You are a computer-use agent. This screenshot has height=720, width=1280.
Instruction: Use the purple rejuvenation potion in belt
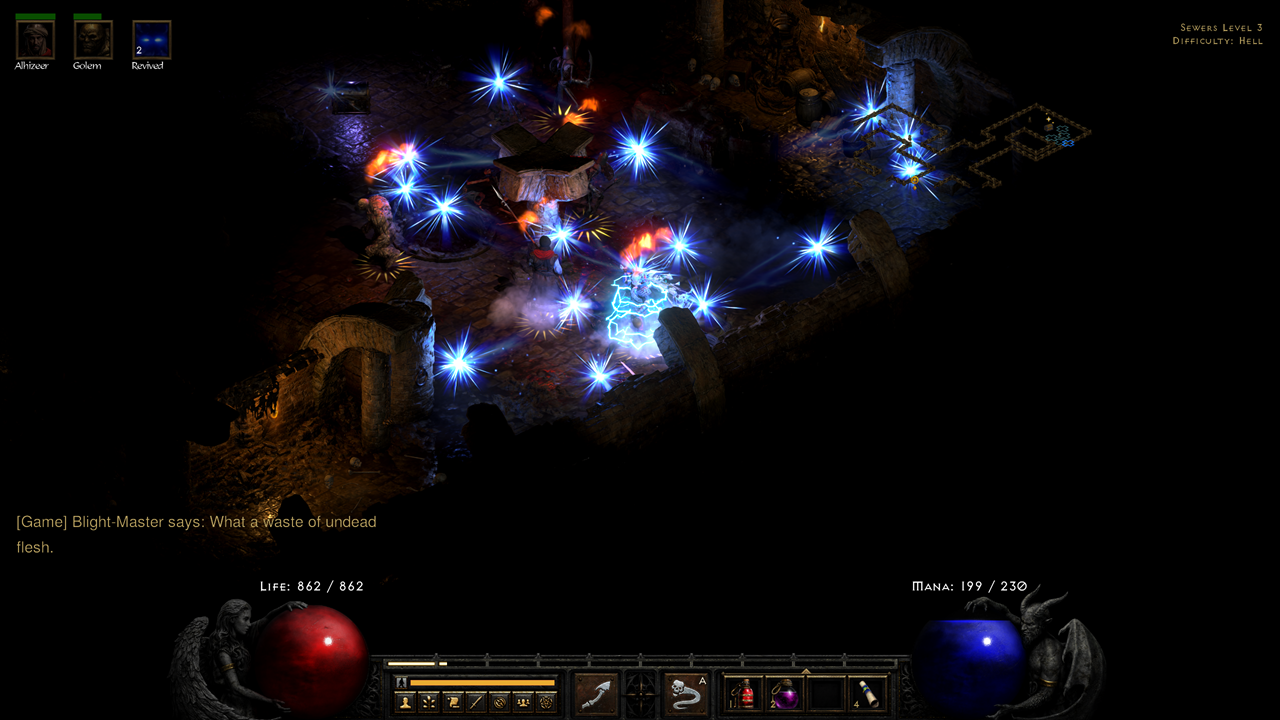pos(784,694)
